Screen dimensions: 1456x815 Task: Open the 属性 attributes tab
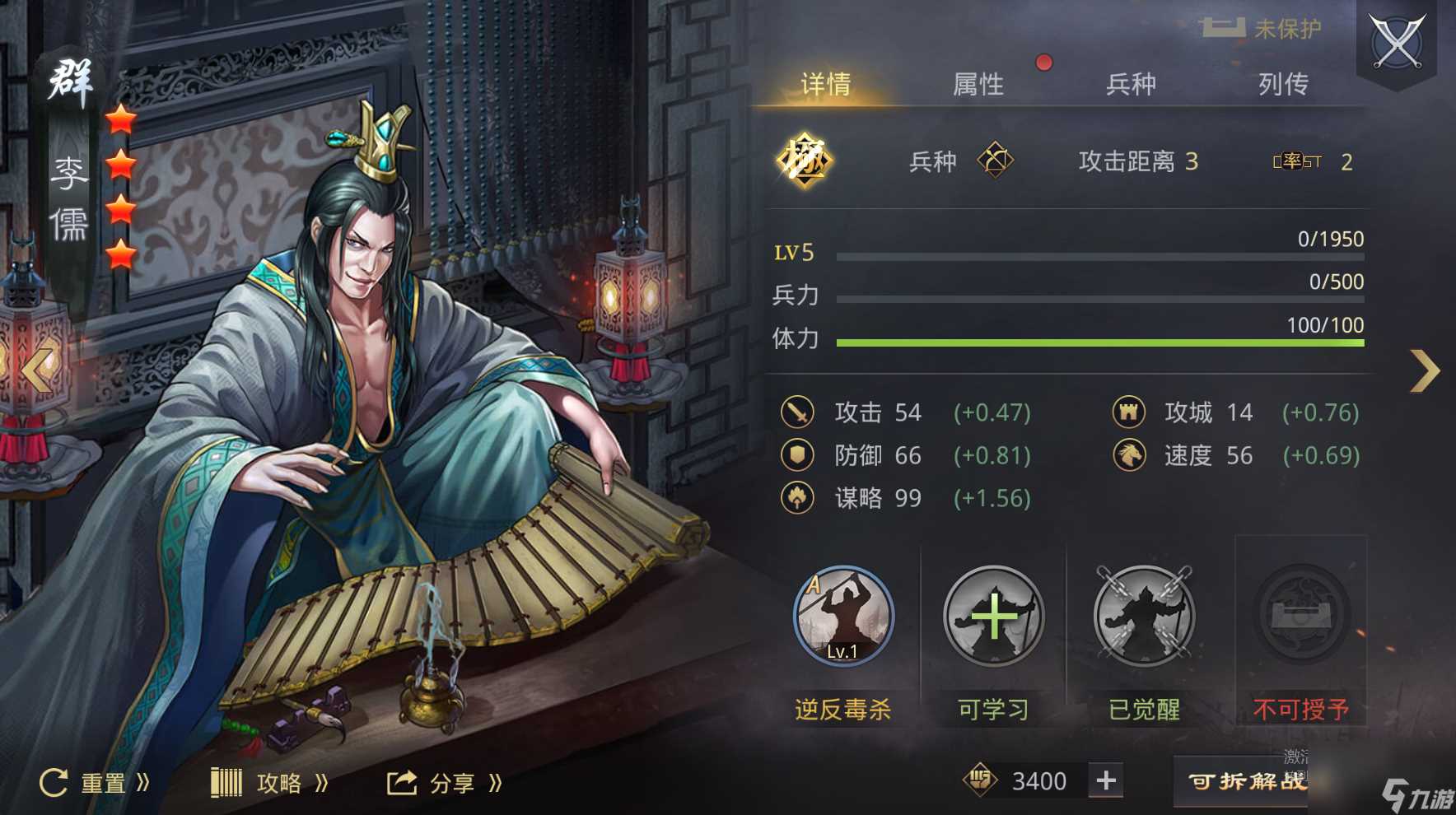point(978,84)
